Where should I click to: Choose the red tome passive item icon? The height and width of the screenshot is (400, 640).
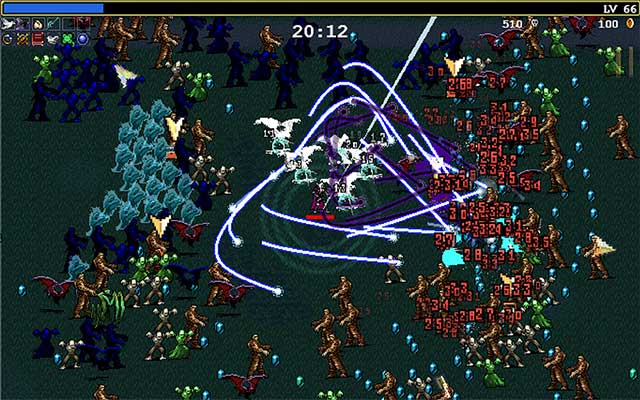click(x=38, y=39)
